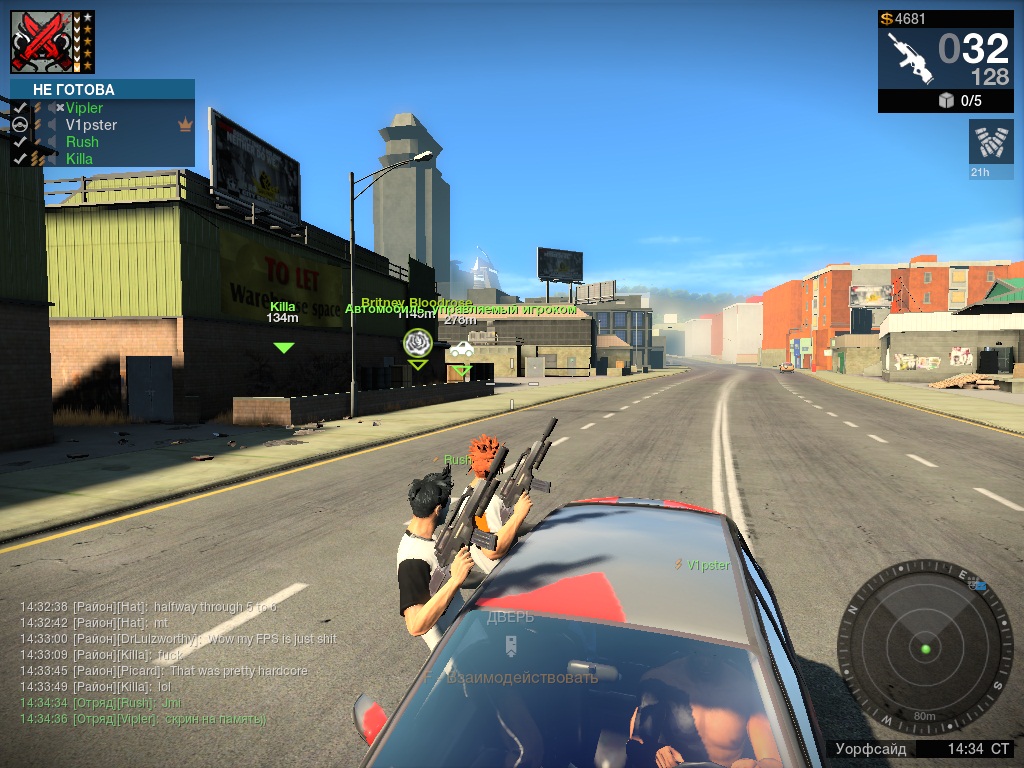The image size is (1024, 768).
Task: Select the Killa waypoint marker at 134m
Action: (284, 346)
